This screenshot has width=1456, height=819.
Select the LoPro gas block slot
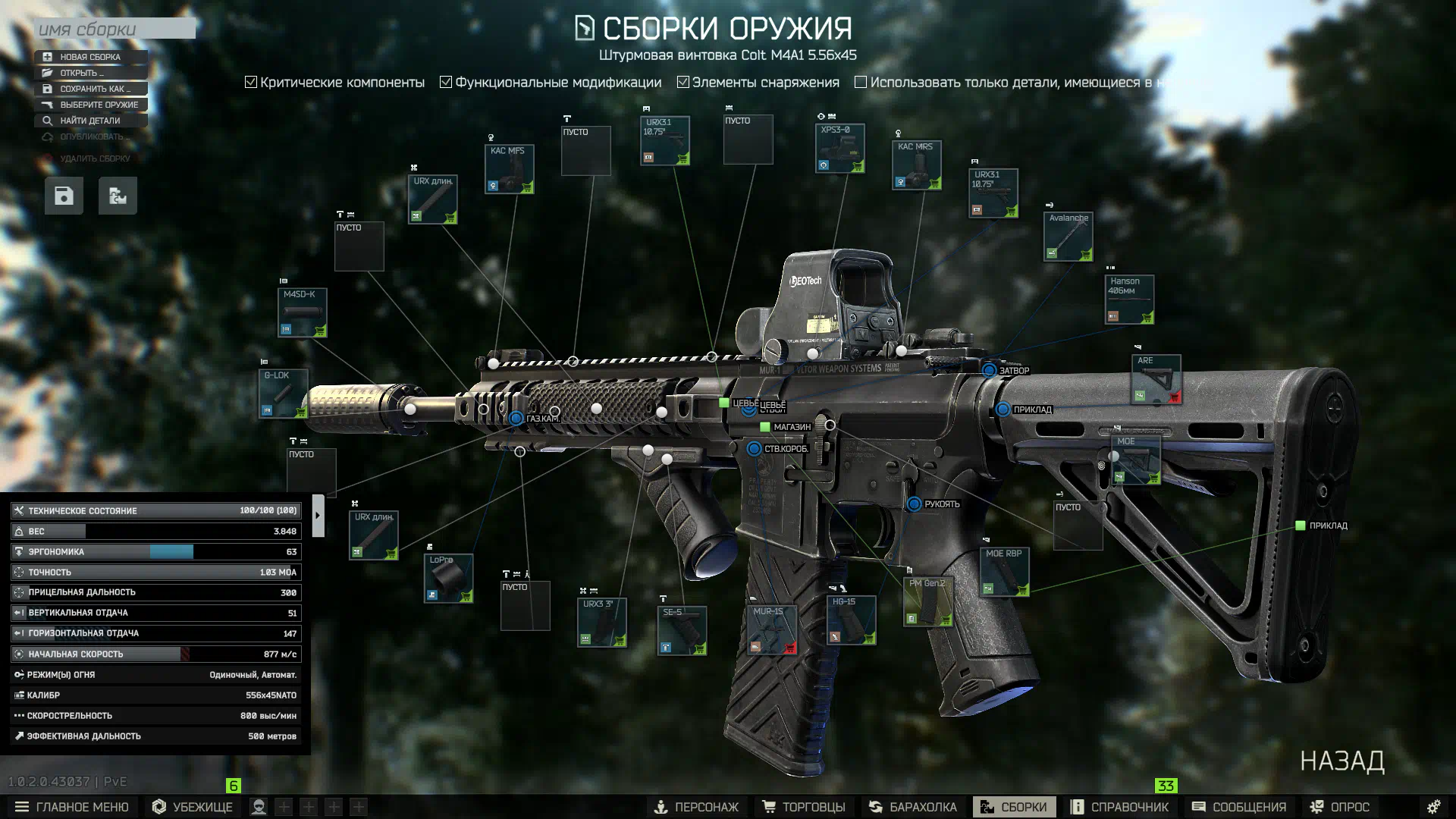click(x=448, y=578)
